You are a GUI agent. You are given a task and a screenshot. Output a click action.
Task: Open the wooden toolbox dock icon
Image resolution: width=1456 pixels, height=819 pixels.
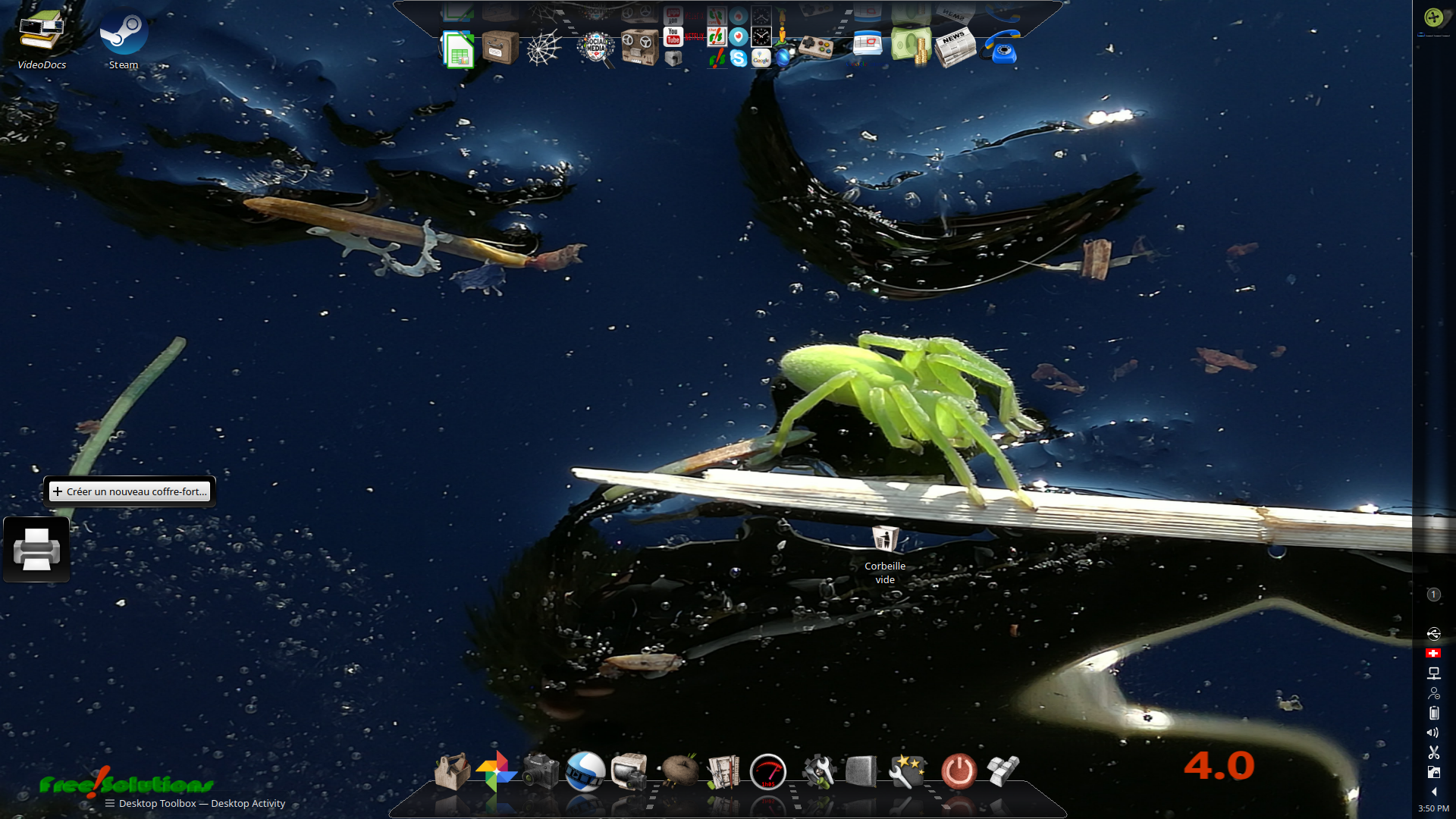[x=452, y=771]
